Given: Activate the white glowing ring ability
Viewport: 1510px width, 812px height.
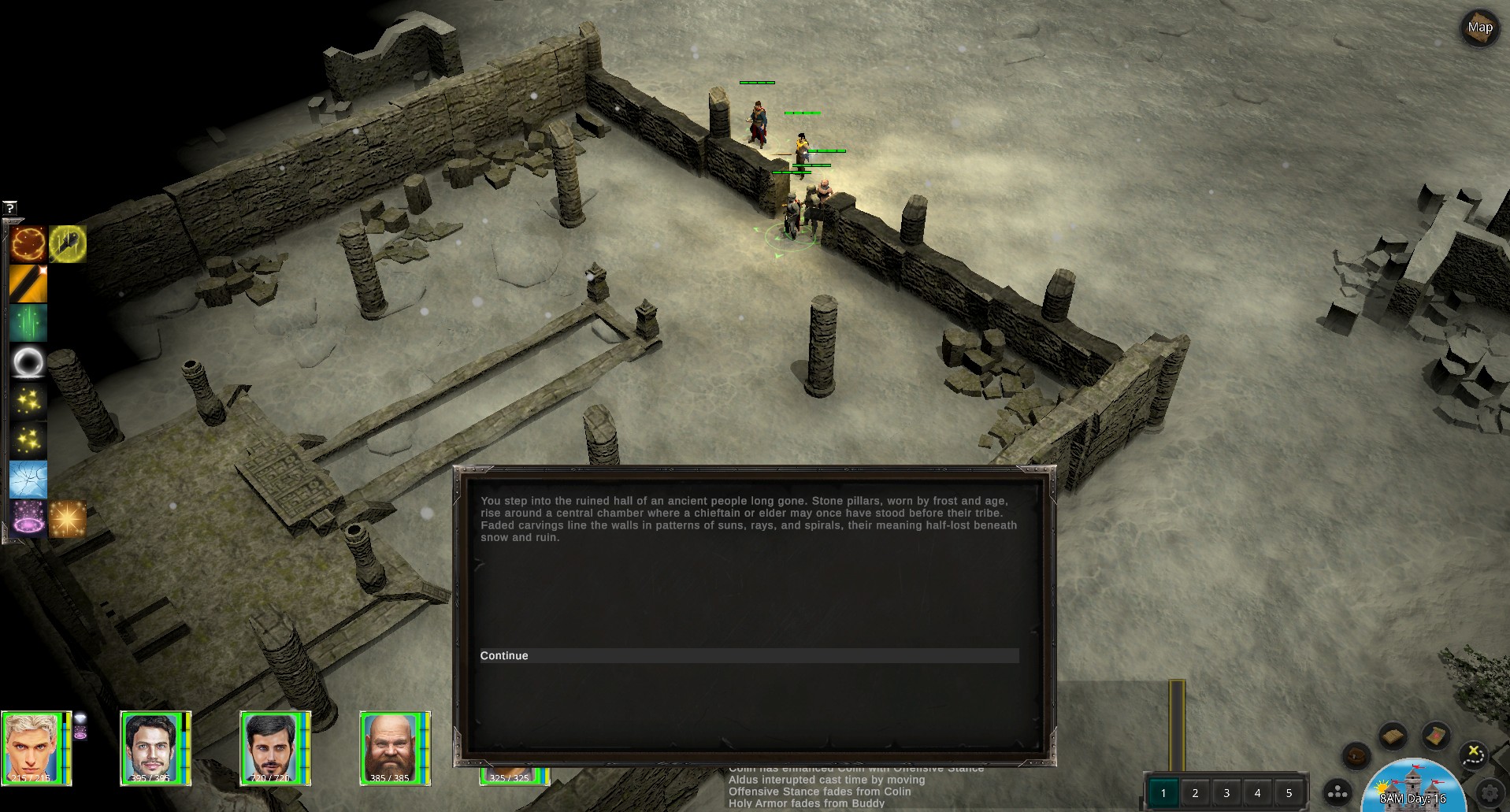Looking at the screenshot, I should tap(28, 362).
